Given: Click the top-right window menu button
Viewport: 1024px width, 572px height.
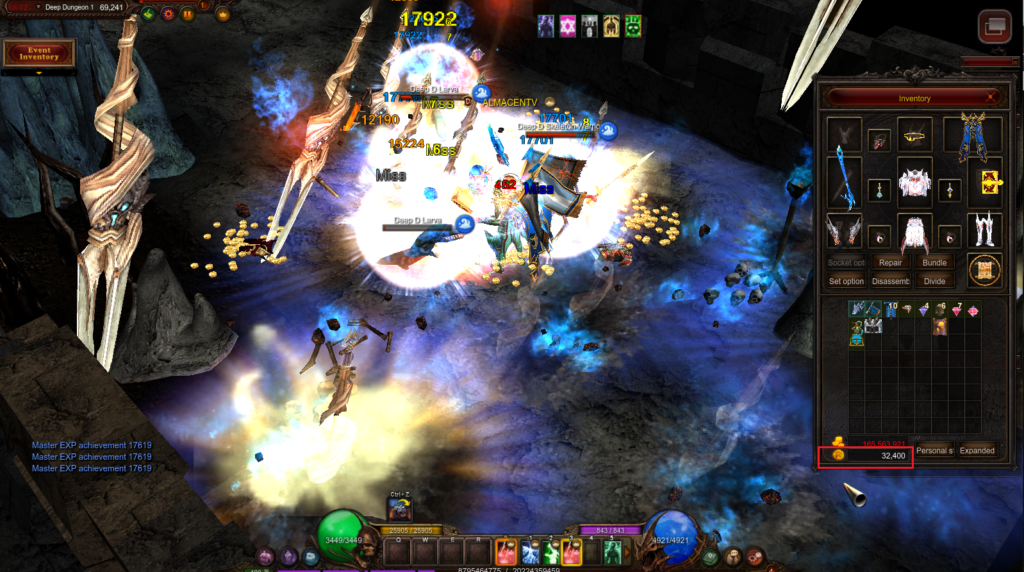Looking at the screenshot, I should click(x=994, y=25).
